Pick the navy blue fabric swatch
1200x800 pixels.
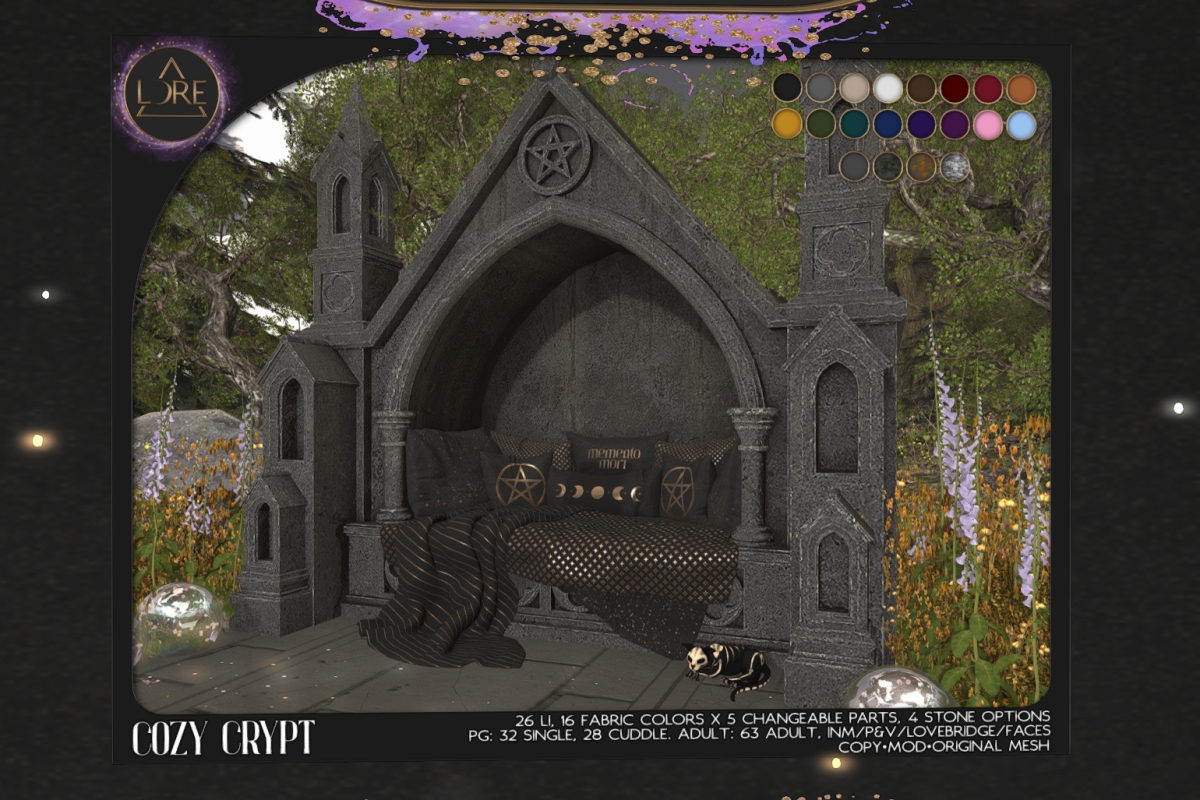tap(887, 124)
